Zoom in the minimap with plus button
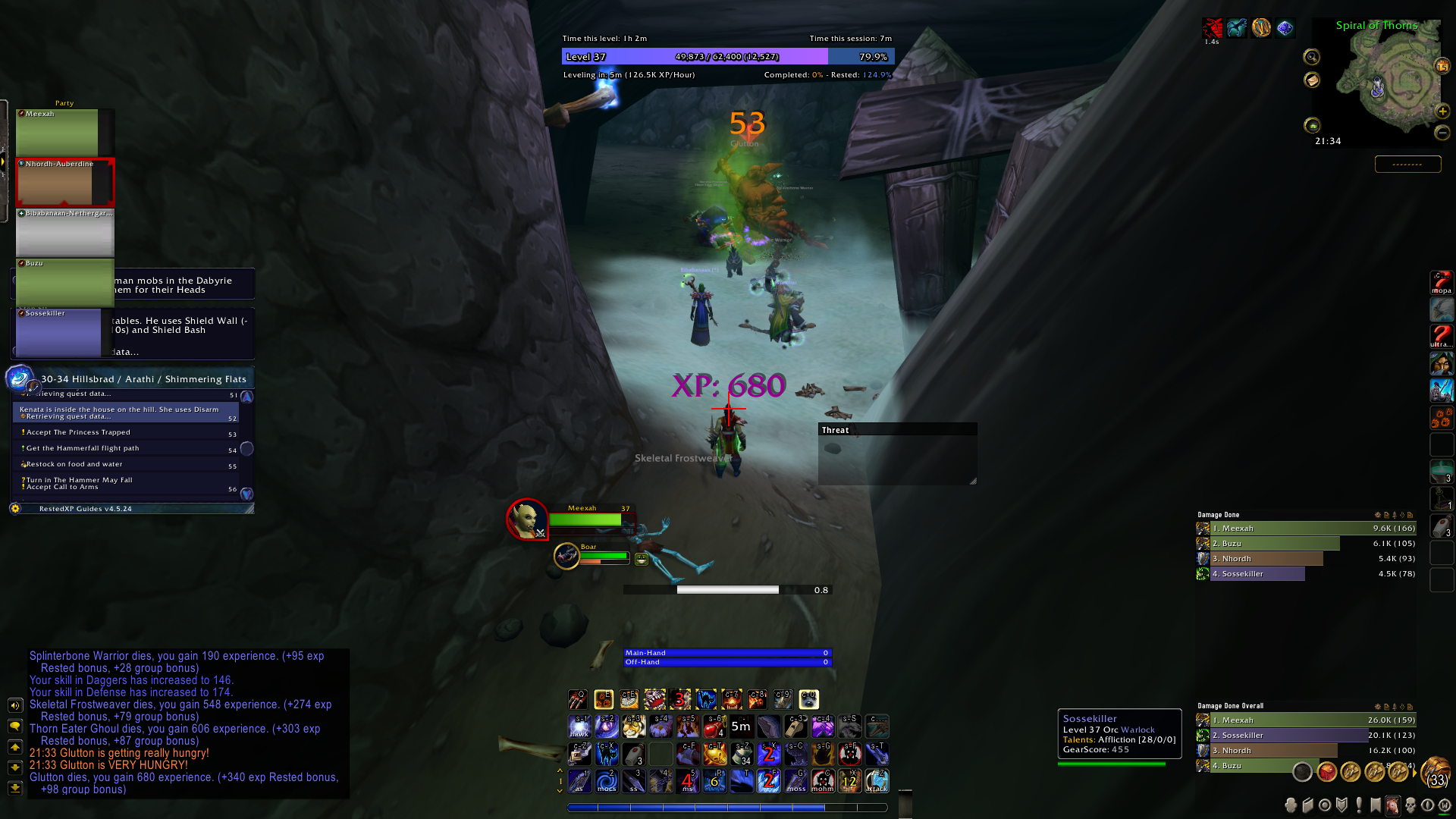The image size is (1456, 819). pos(1442,111)
